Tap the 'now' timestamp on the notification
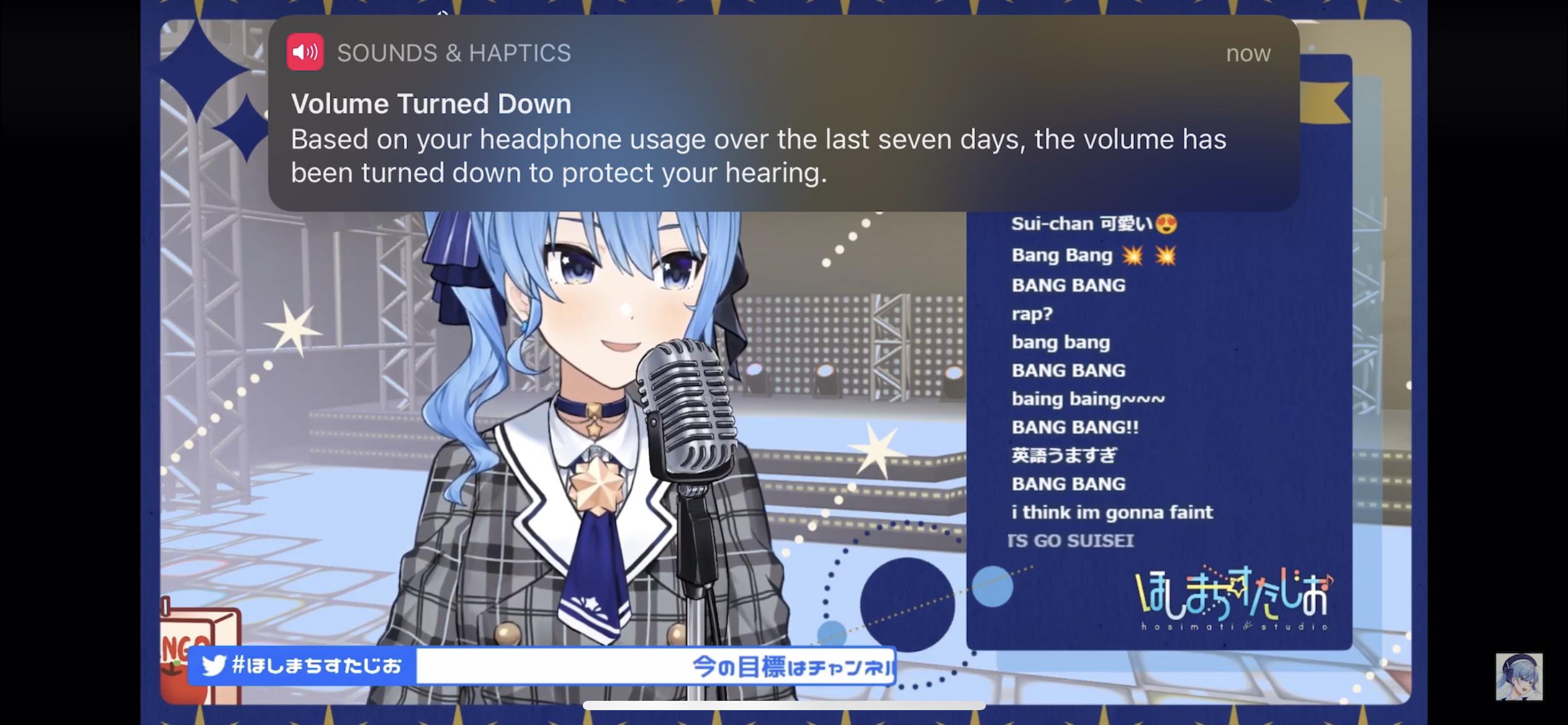The height and width of the screenshot is (725, 1568). pyautogui.click(x=1248, y=53)
